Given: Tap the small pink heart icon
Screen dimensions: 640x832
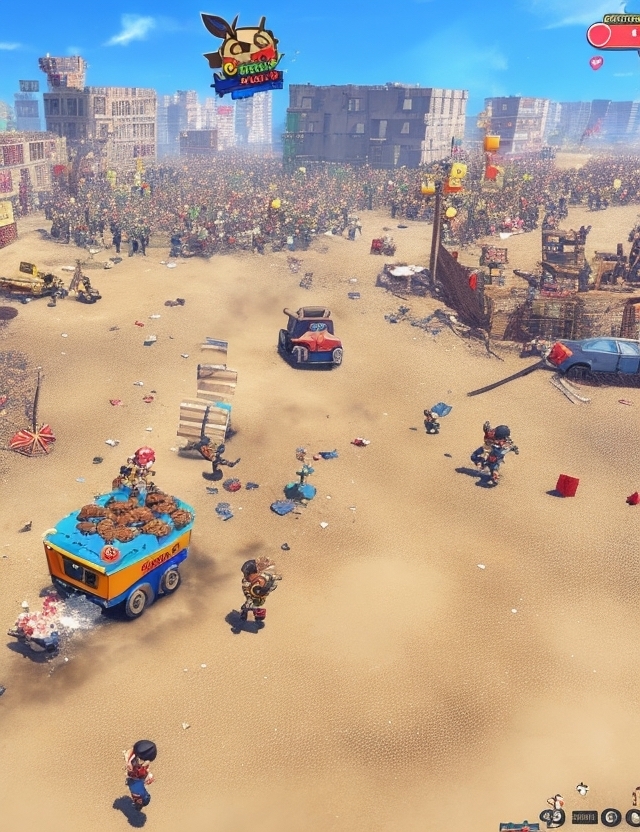Looking at the screenshot, I should (596, 62).
